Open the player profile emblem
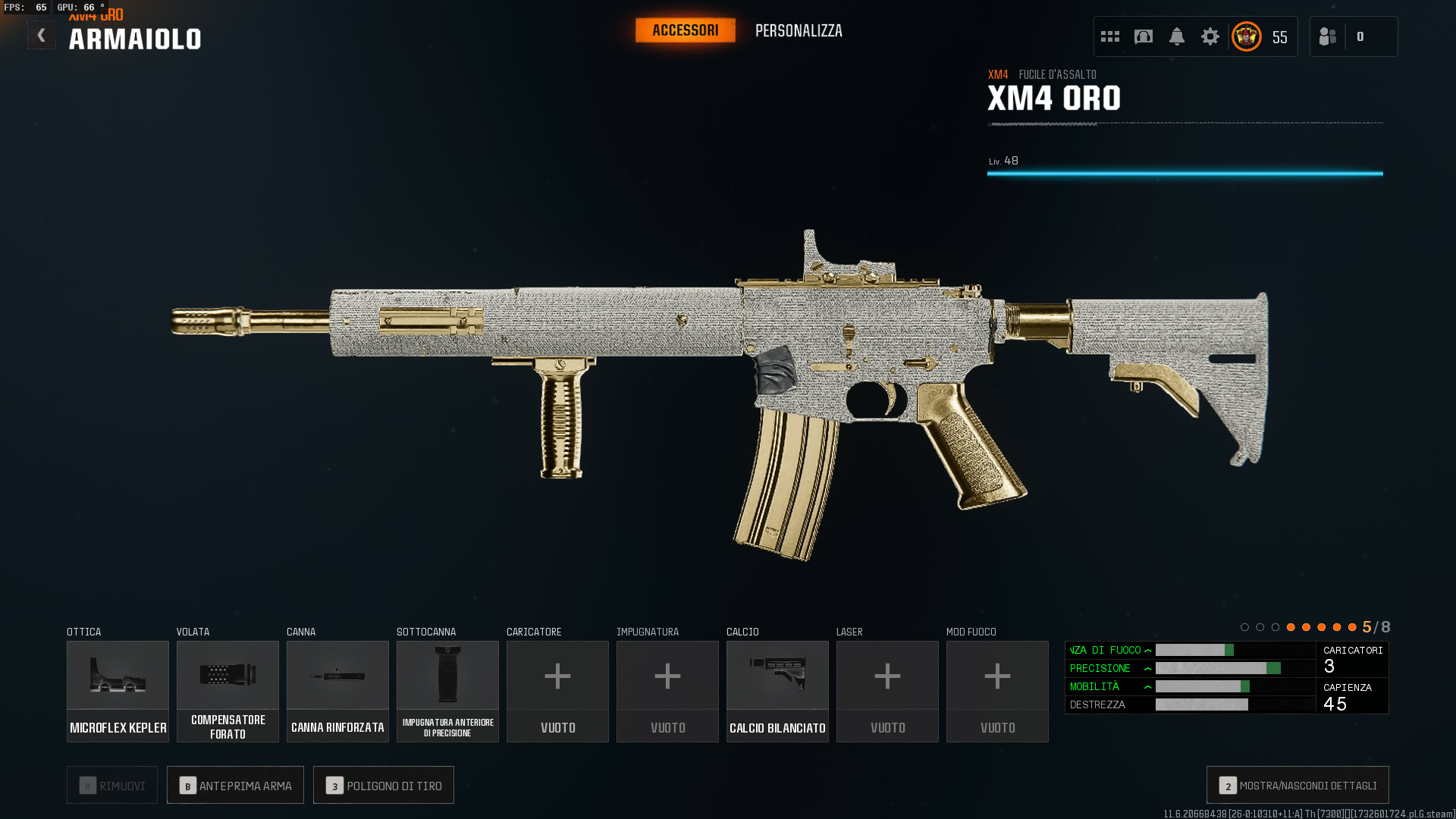 point(1246,36)
